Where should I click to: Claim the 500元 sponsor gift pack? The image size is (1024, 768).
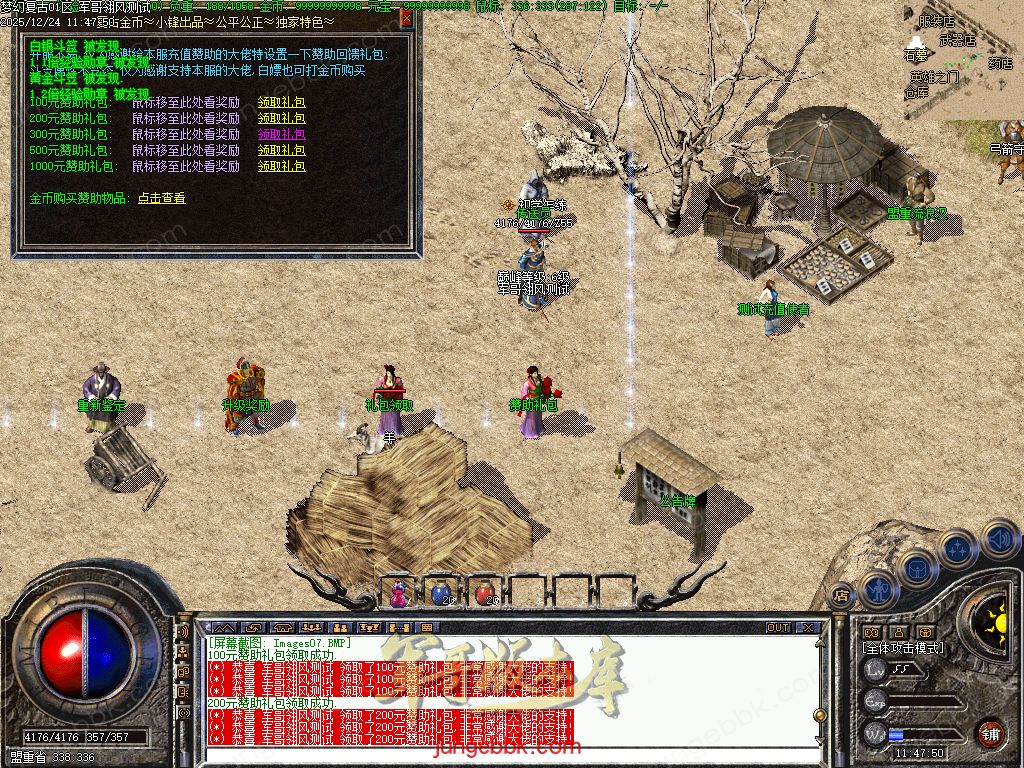281,150
